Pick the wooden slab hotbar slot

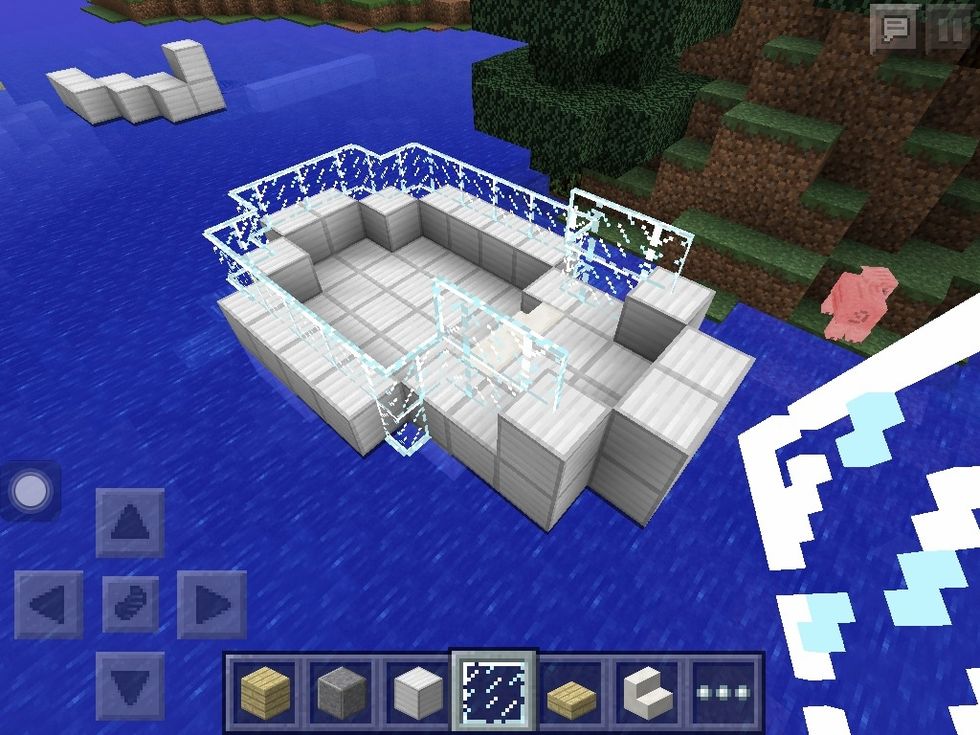tap(573, 690)
